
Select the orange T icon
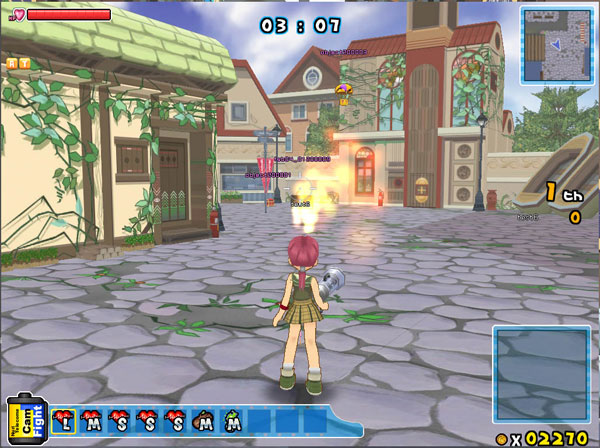click(x=24, y=62)
